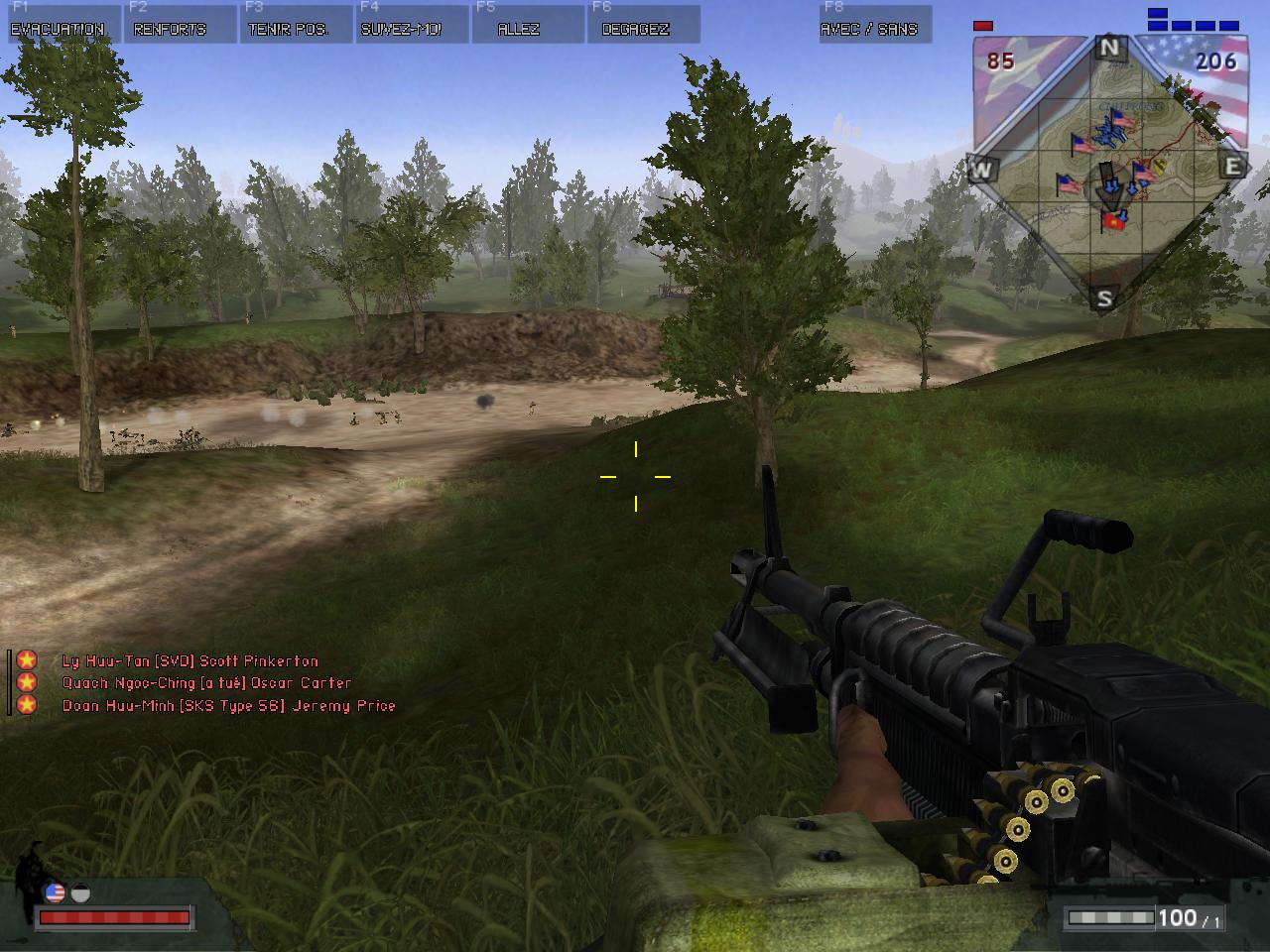The height and width of the screenshot is (952, 1270).
Task: Select the EVACUATION radio command
Action: [58, 26]
